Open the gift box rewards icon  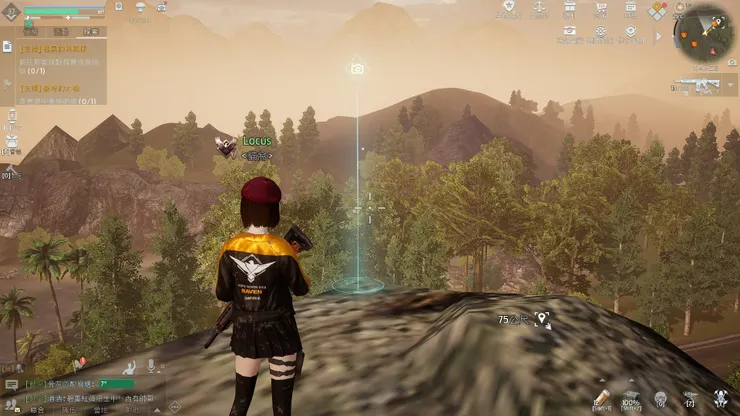click(x=569, y=9)
